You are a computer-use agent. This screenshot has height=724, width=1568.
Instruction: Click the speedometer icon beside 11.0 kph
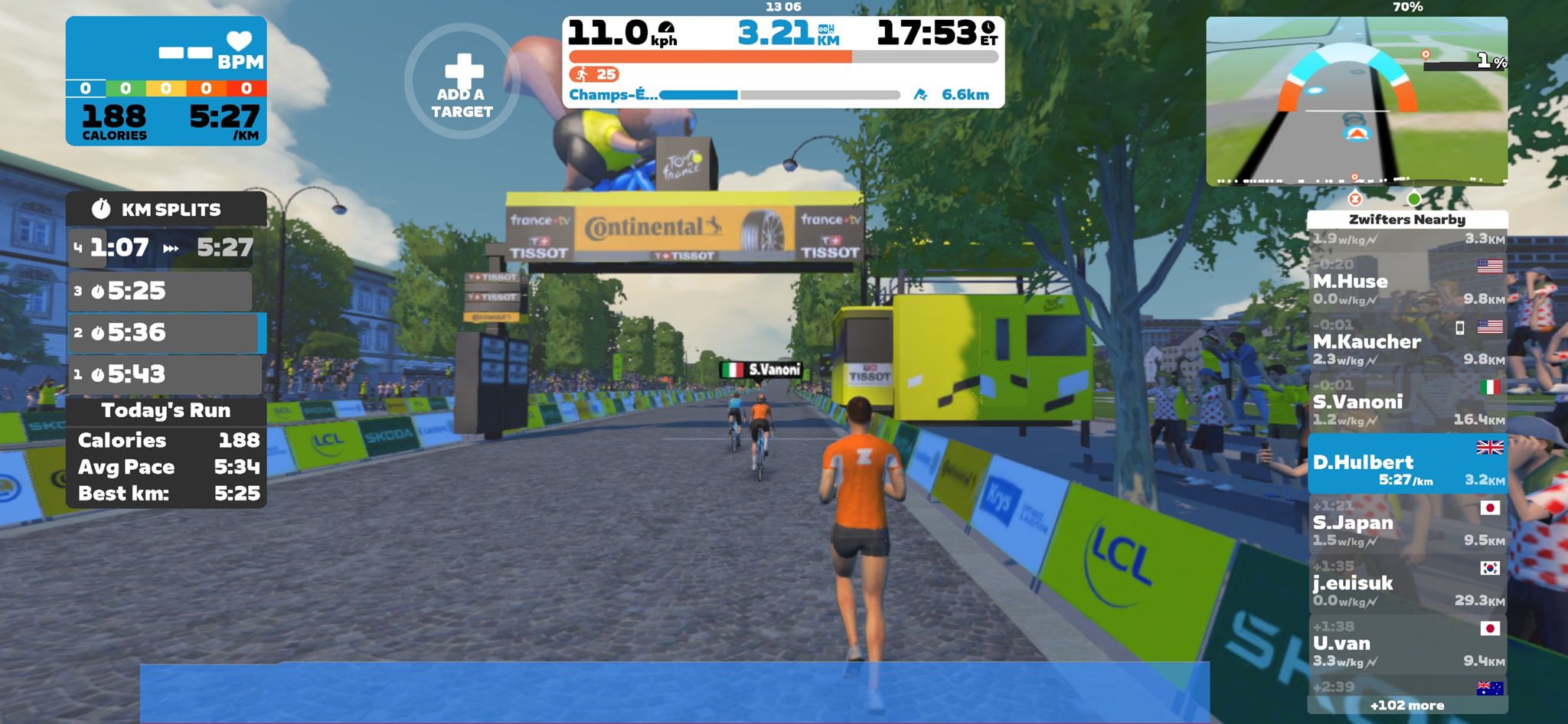pyautogui.click(x=665, y=29)
